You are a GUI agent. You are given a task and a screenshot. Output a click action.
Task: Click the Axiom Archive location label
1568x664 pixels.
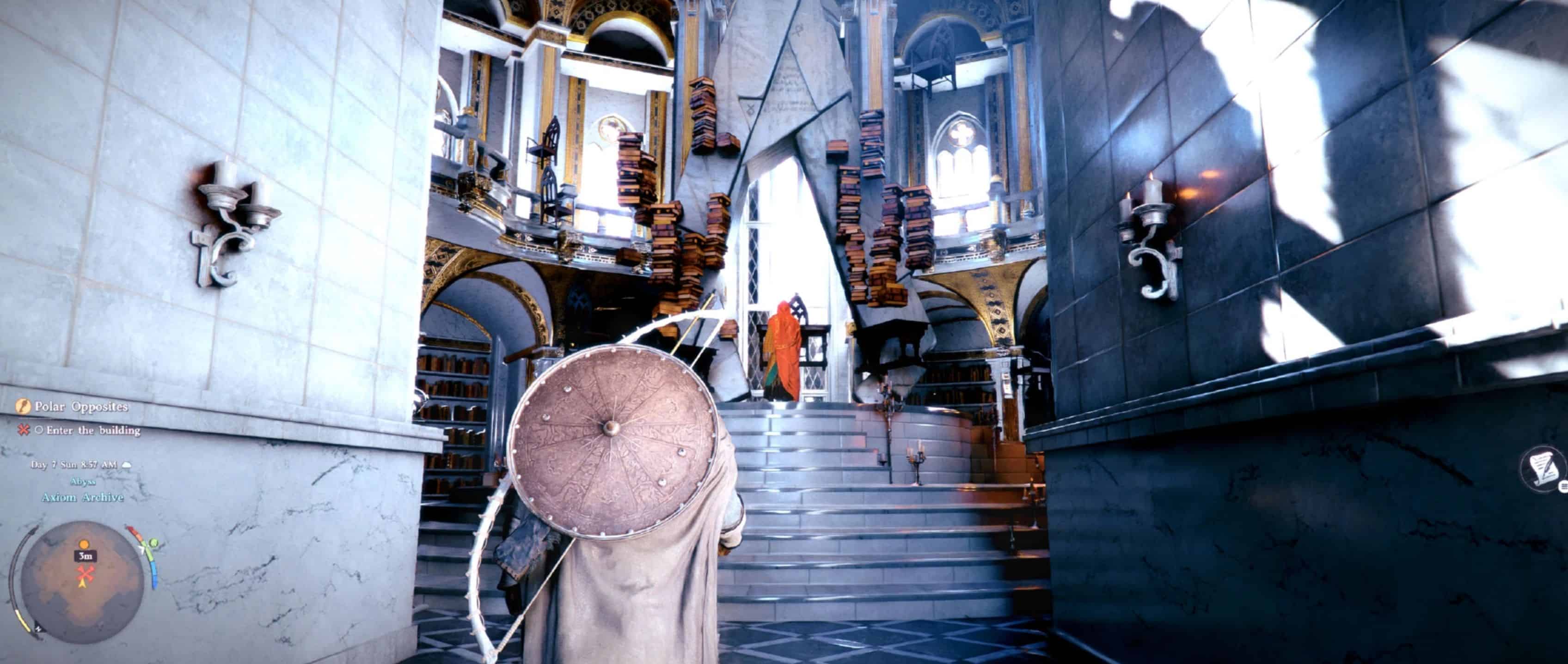(x=82, y=497)
